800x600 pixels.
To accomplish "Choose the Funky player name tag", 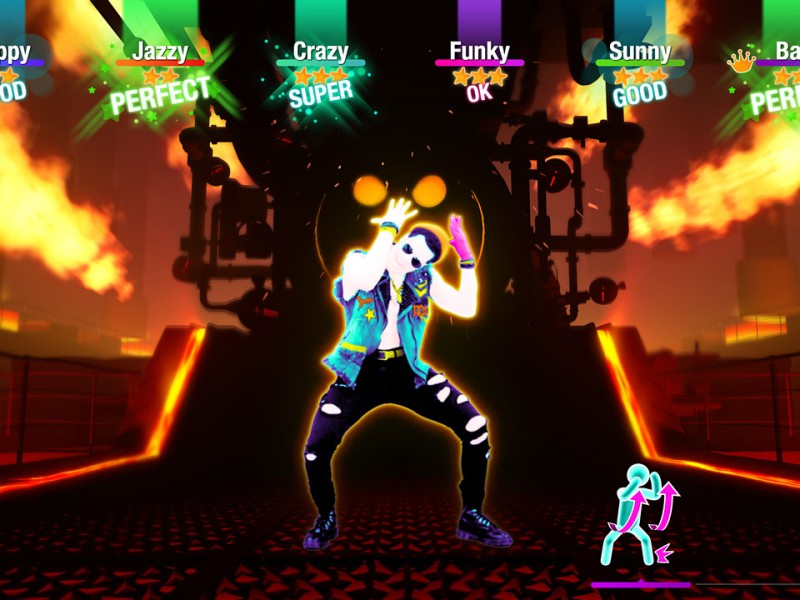I will (479, 50).
